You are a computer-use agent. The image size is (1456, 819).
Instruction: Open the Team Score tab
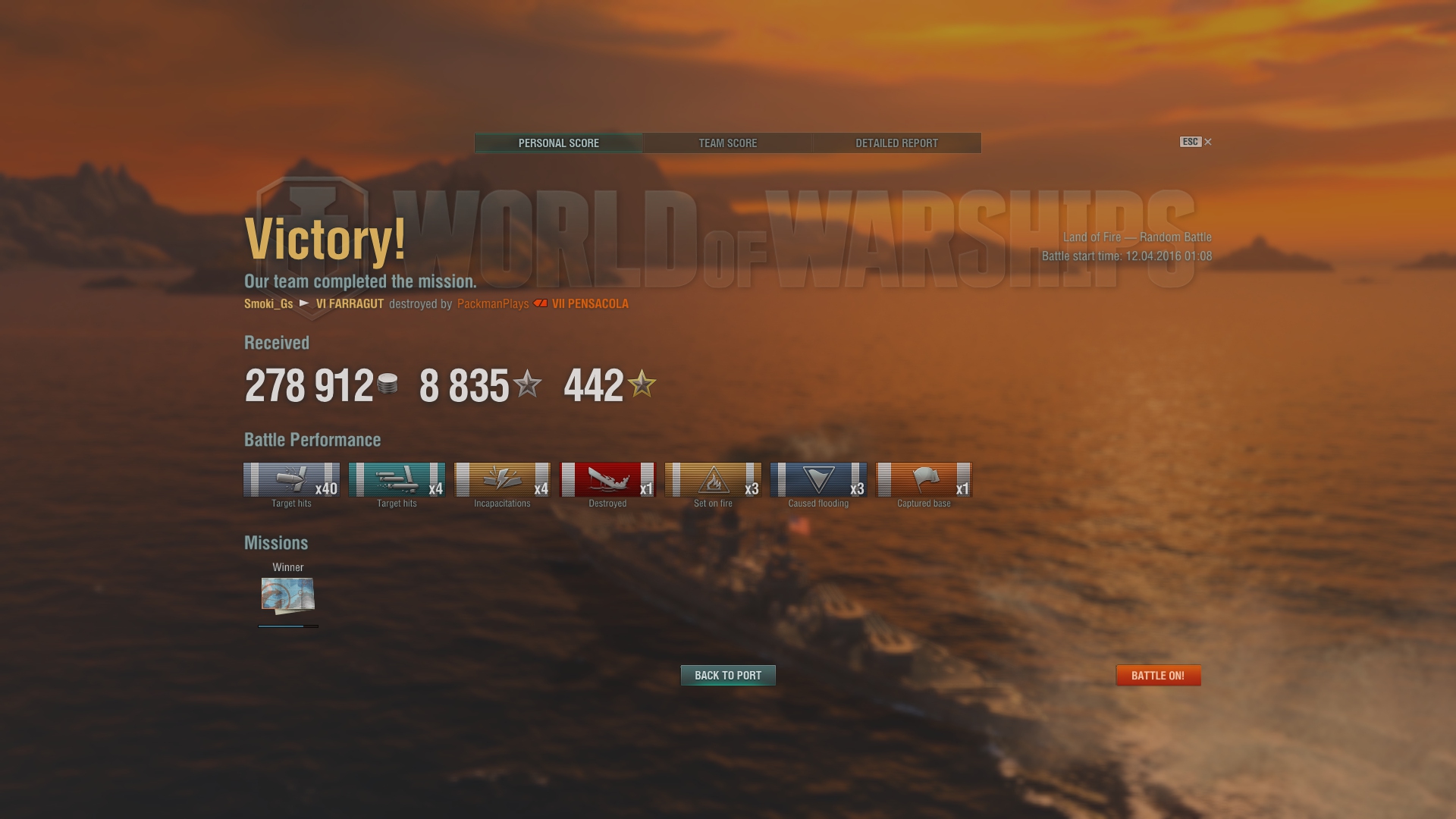[727, 143]
